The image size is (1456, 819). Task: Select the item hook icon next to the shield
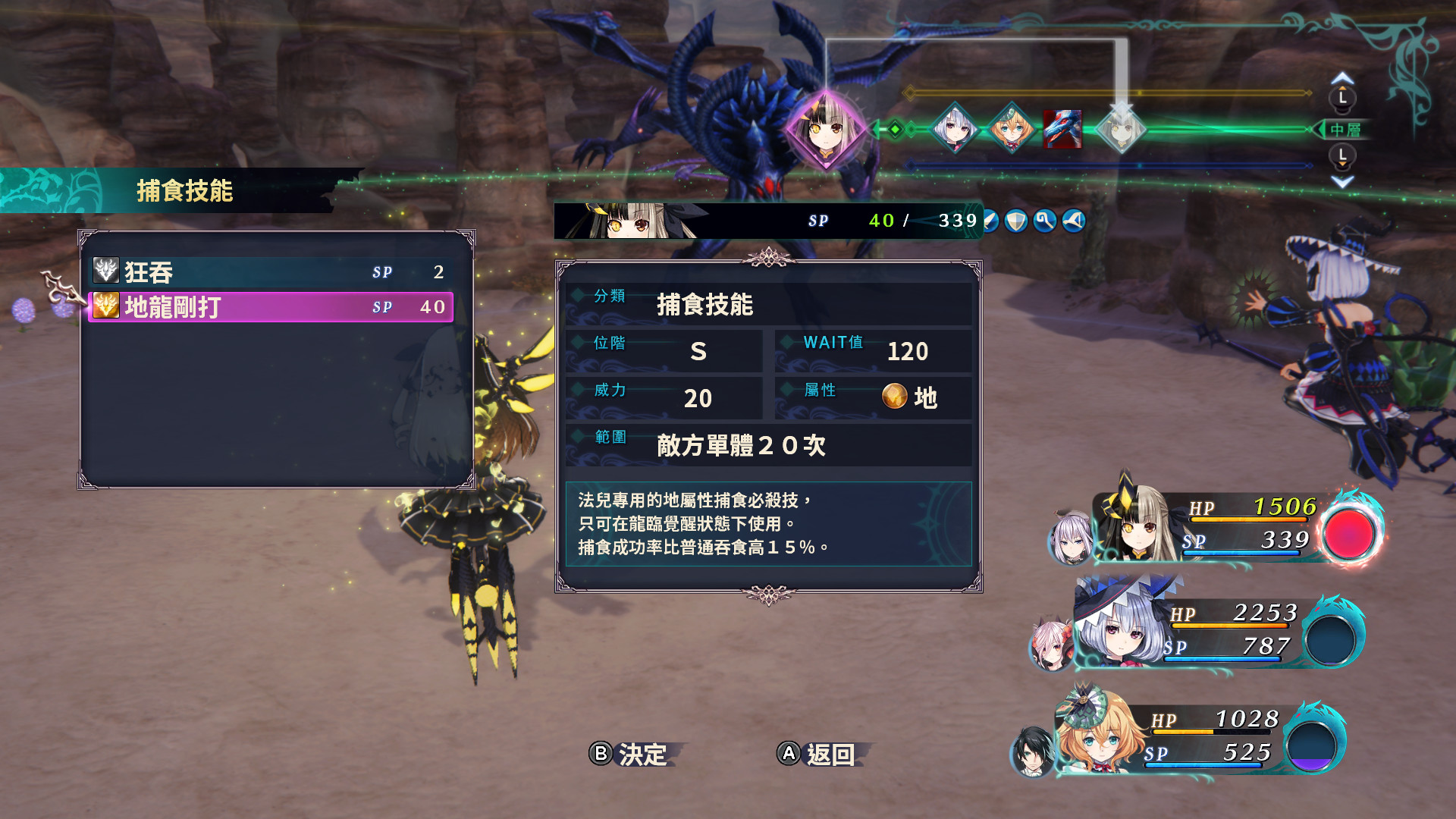pos(1044,221)
